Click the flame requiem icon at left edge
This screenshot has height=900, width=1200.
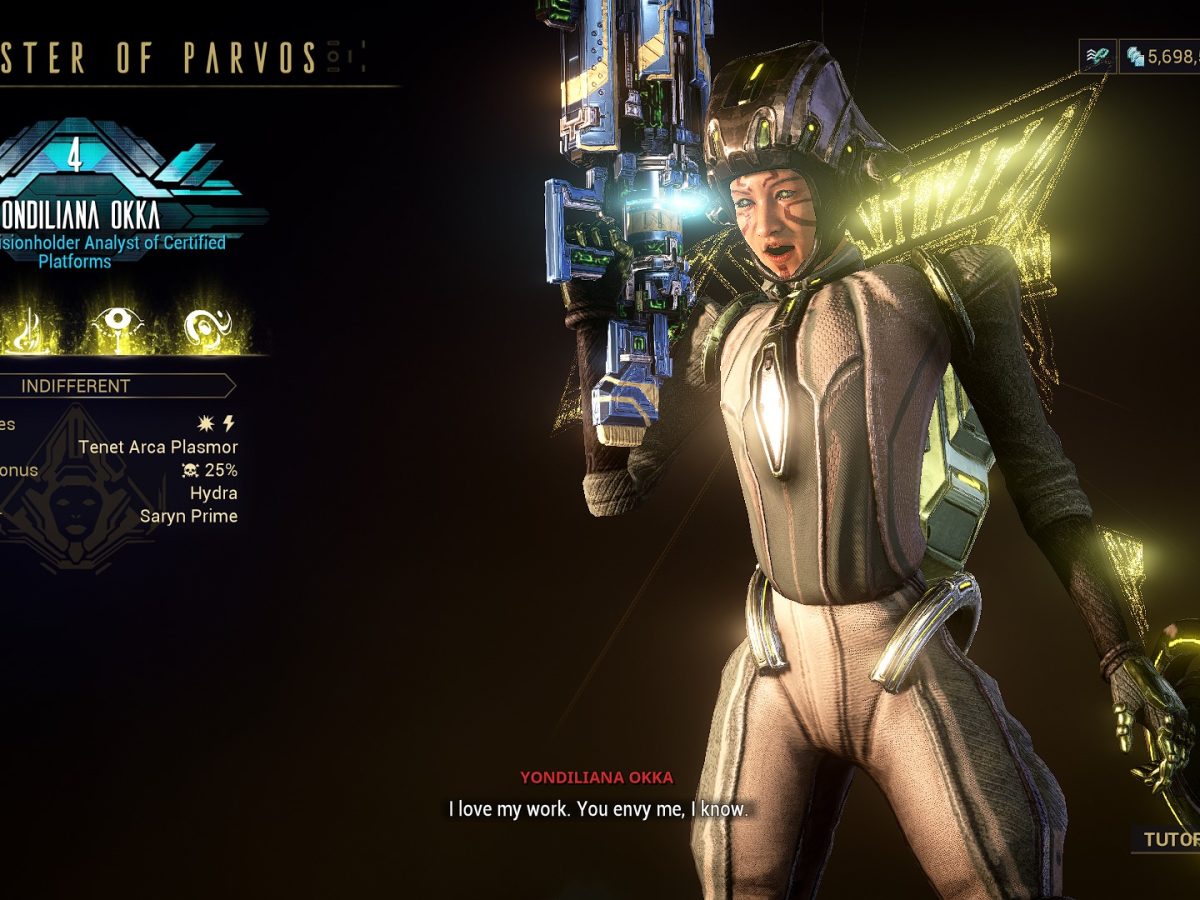pyautogui.click(x=22, y=326)
